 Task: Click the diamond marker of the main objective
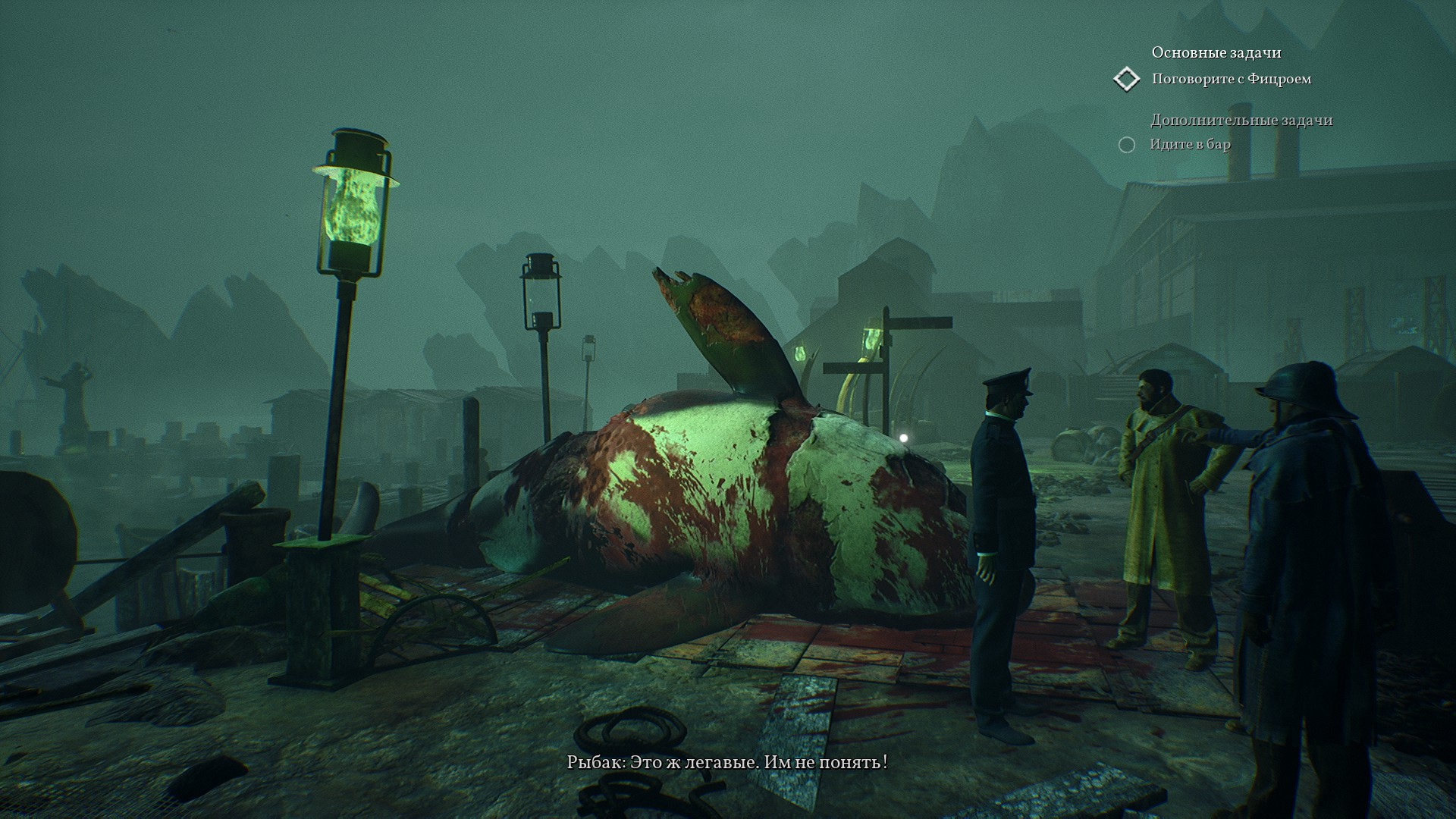(x=1127, y=79)
